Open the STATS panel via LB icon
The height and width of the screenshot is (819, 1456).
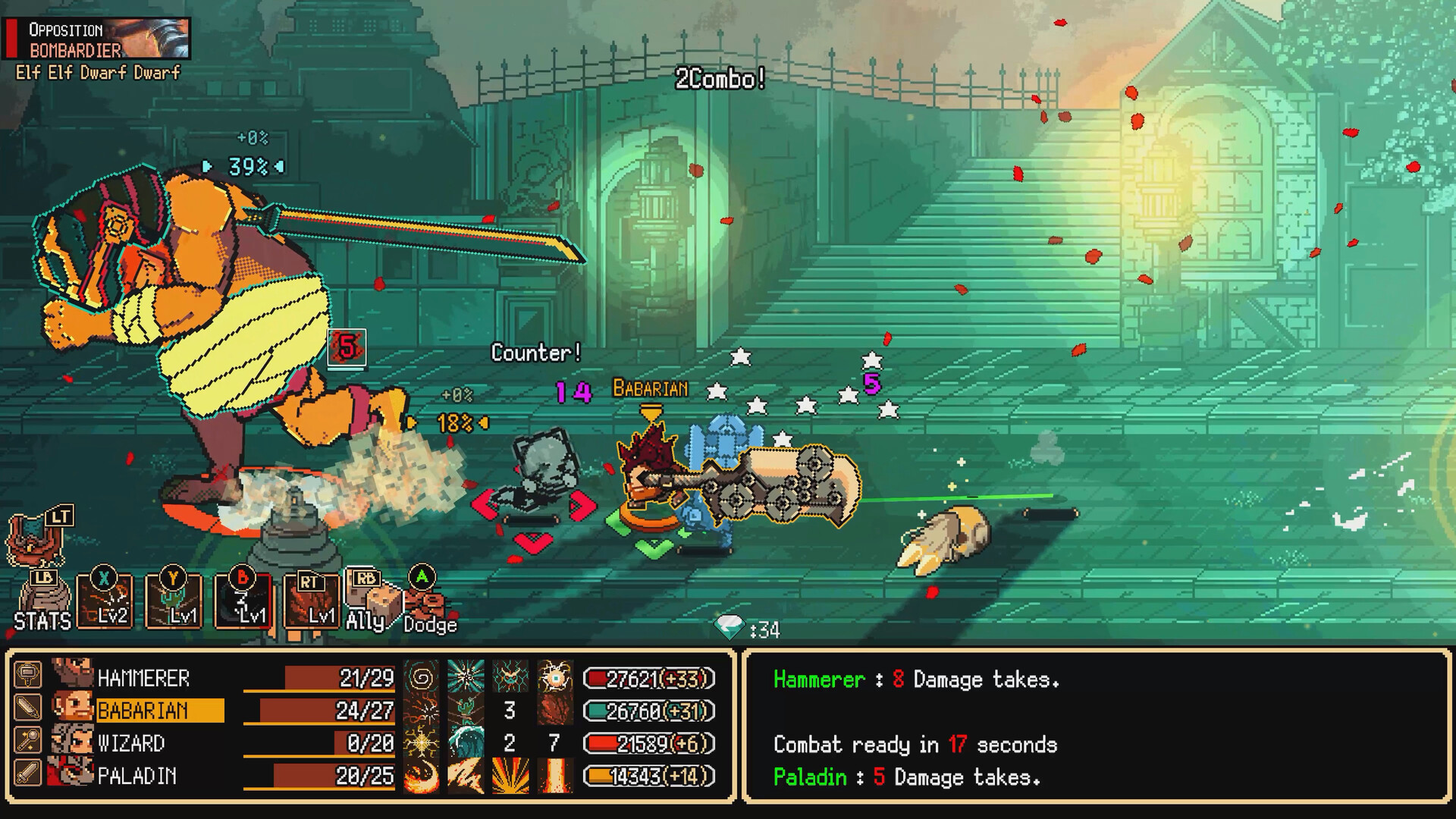tap(44, 595)
